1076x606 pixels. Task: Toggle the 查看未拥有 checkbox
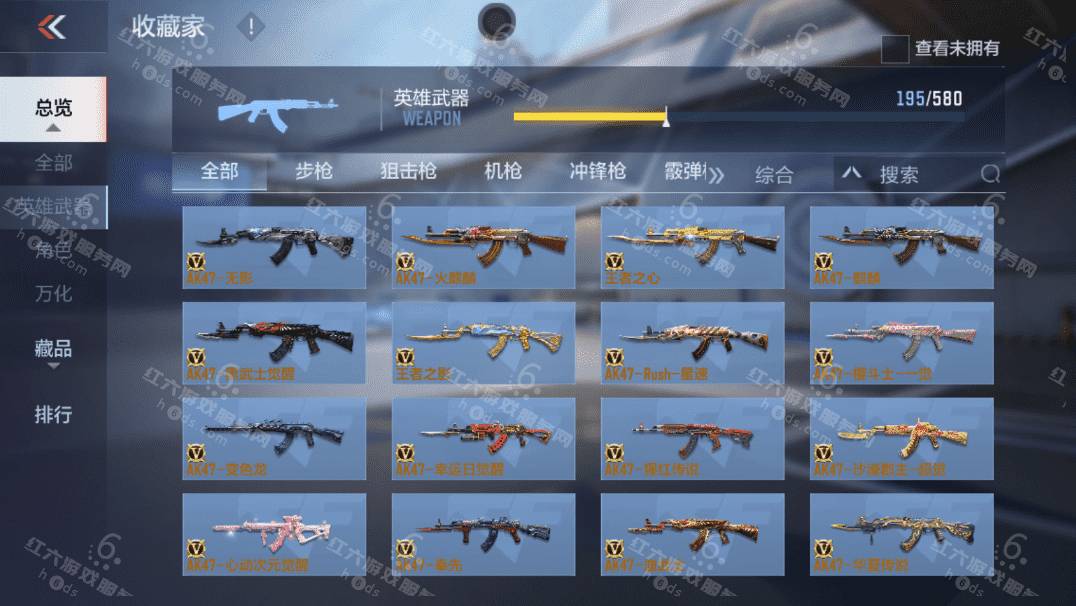[895, 48]
